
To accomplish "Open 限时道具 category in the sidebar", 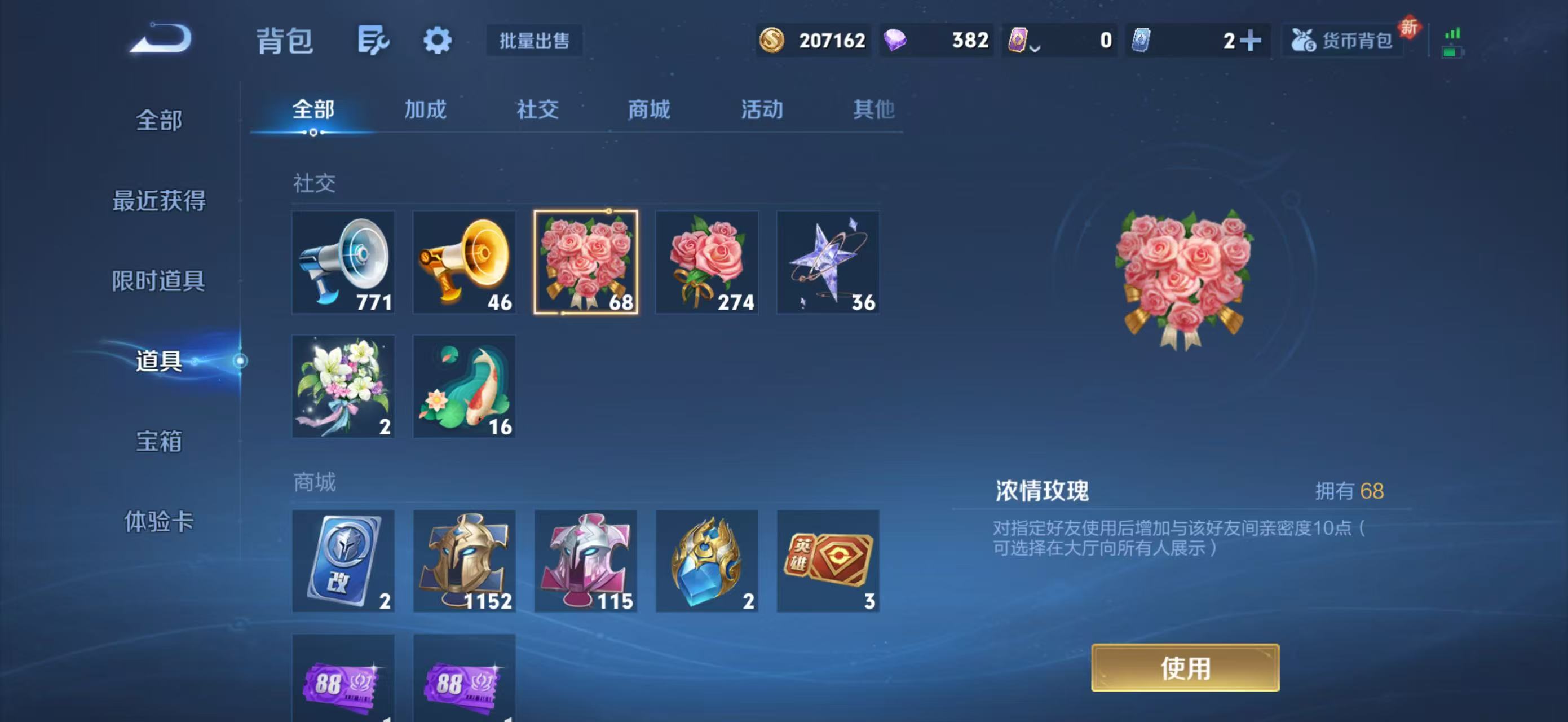I will [160, 282].
